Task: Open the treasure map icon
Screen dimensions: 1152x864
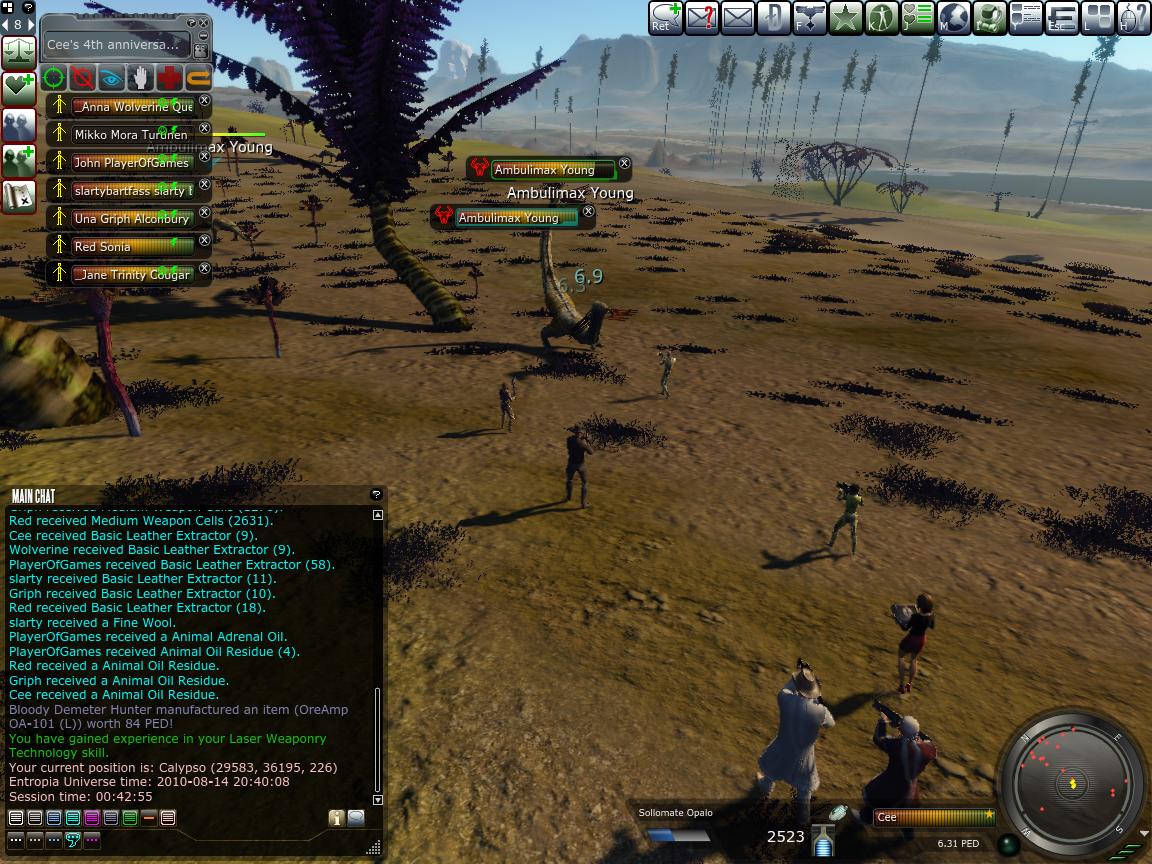Action: click(x=19, y=196)
